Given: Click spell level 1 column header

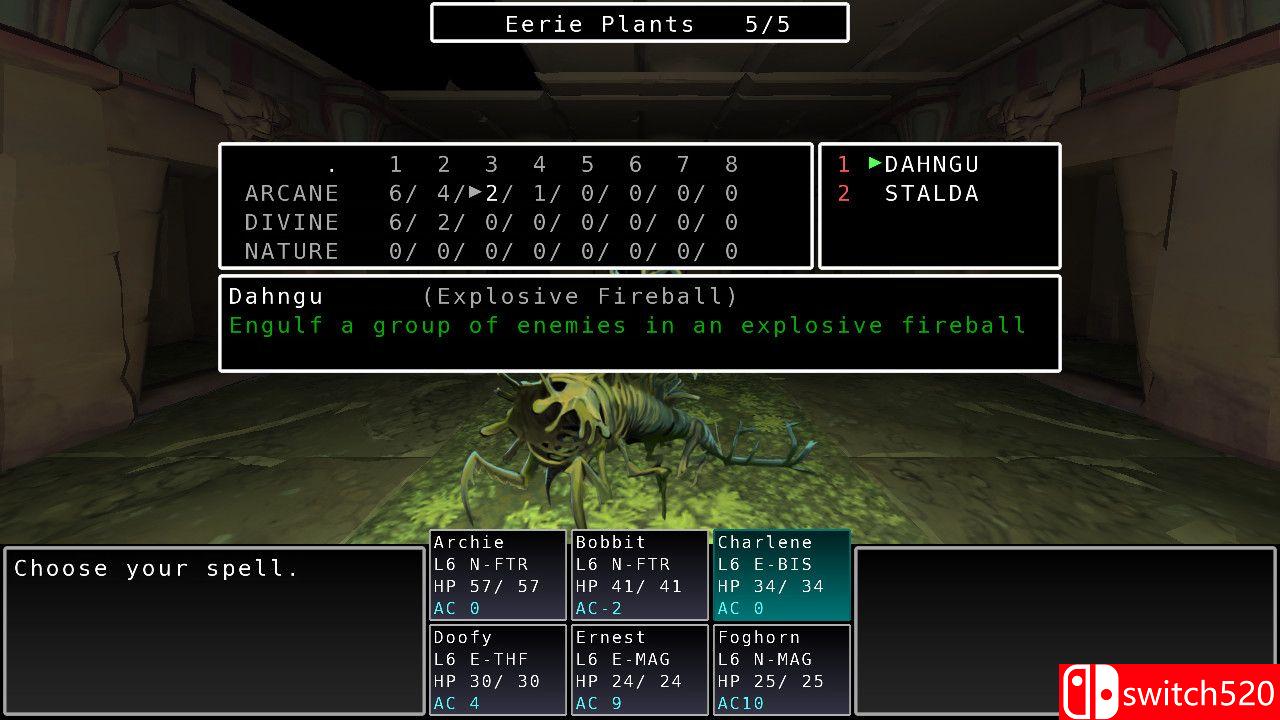Looking at the screenshot, I should pos(396,164).
